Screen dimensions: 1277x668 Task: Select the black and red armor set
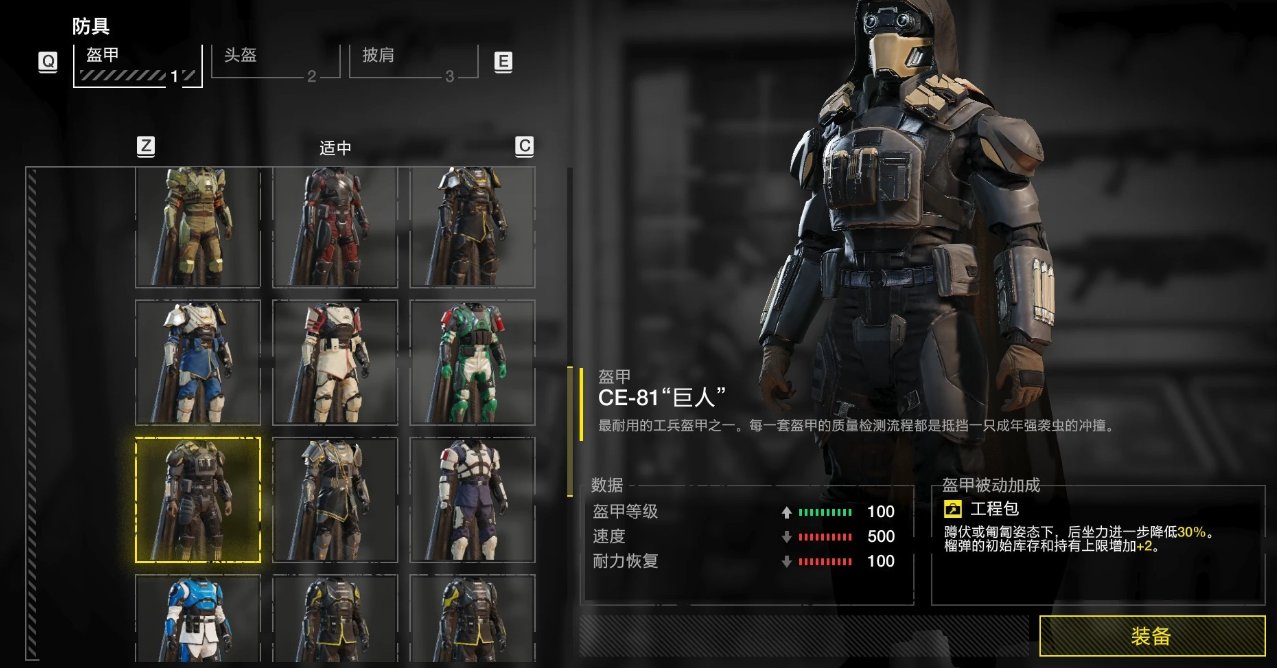click(335, 227)
